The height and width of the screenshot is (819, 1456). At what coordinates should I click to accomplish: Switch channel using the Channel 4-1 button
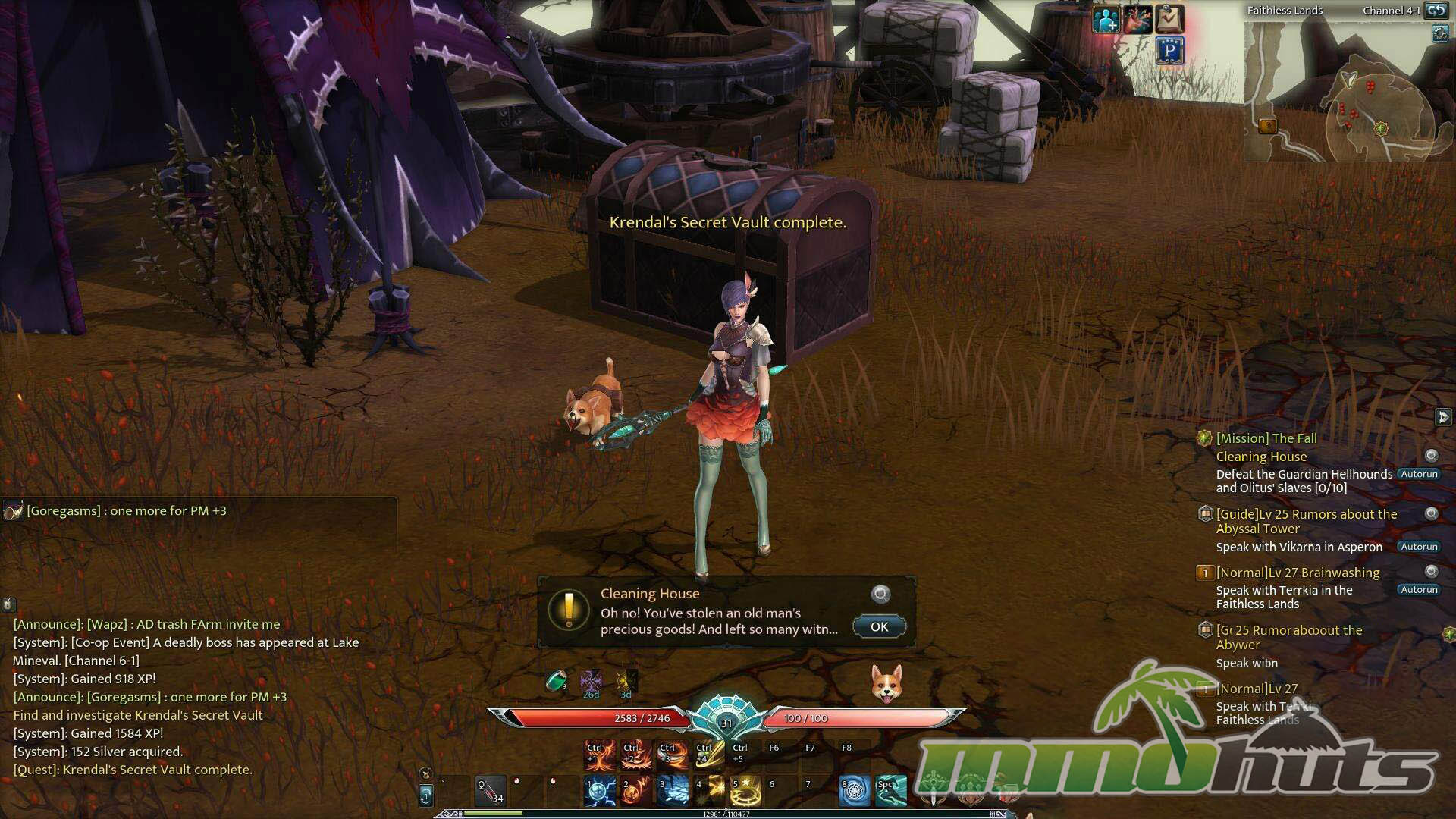click(x=1436, y=10)
